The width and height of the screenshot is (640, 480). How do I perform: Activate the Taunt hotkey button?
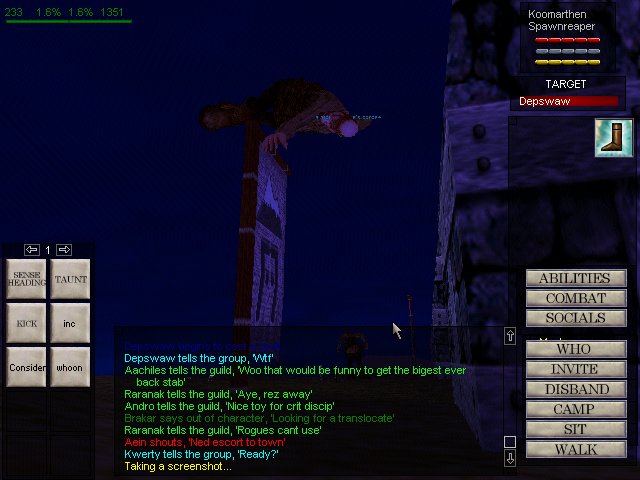70,280
